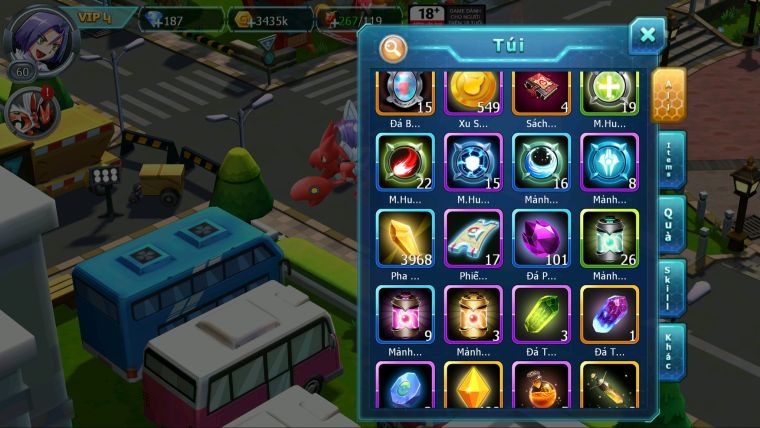The width and height of the screenshot is (760, 428).
Task: Open the Skill tab
Action: [x=668, y=288]
